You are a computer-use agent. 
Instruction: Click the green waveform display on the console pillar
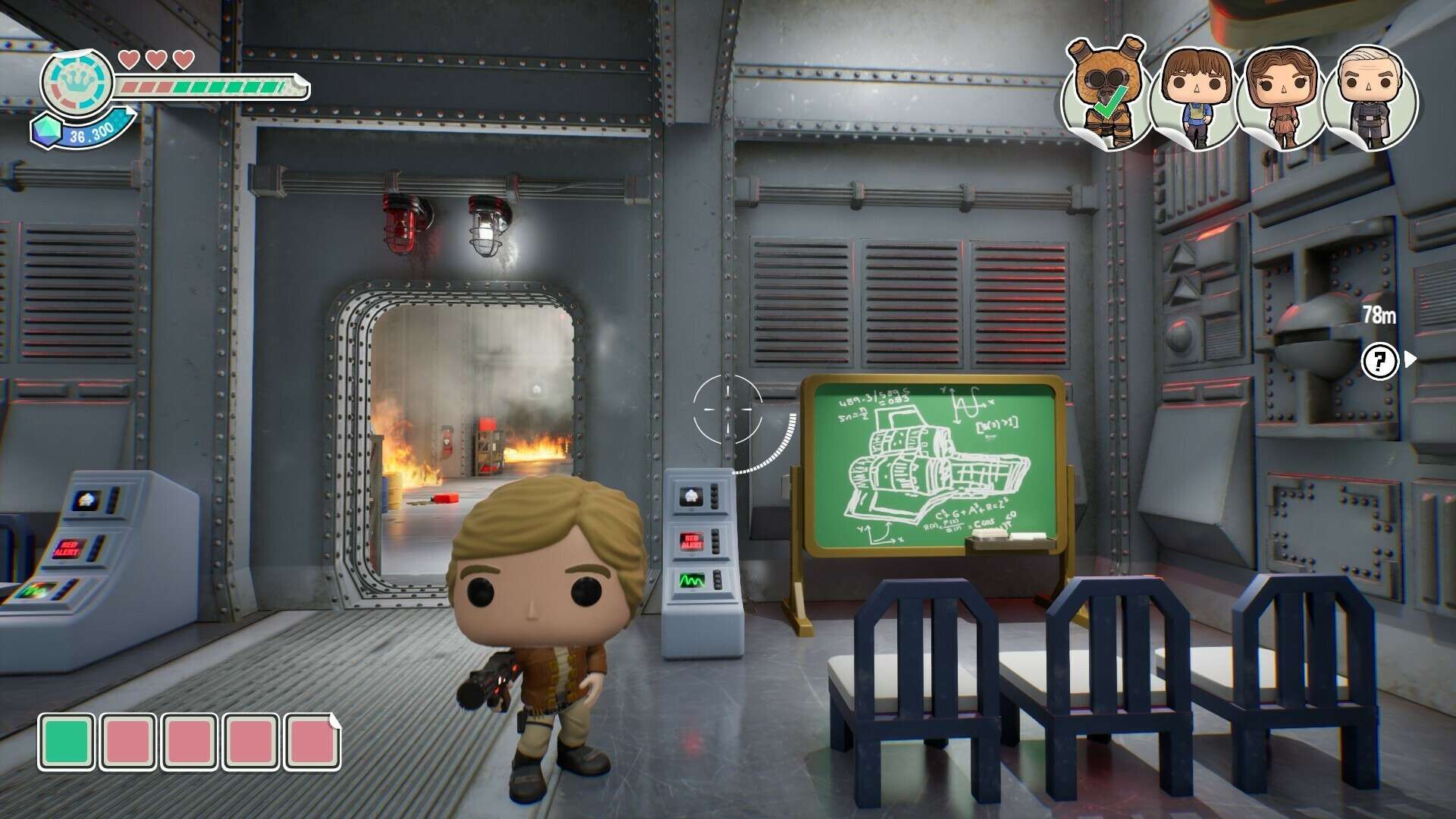(694, 582)
